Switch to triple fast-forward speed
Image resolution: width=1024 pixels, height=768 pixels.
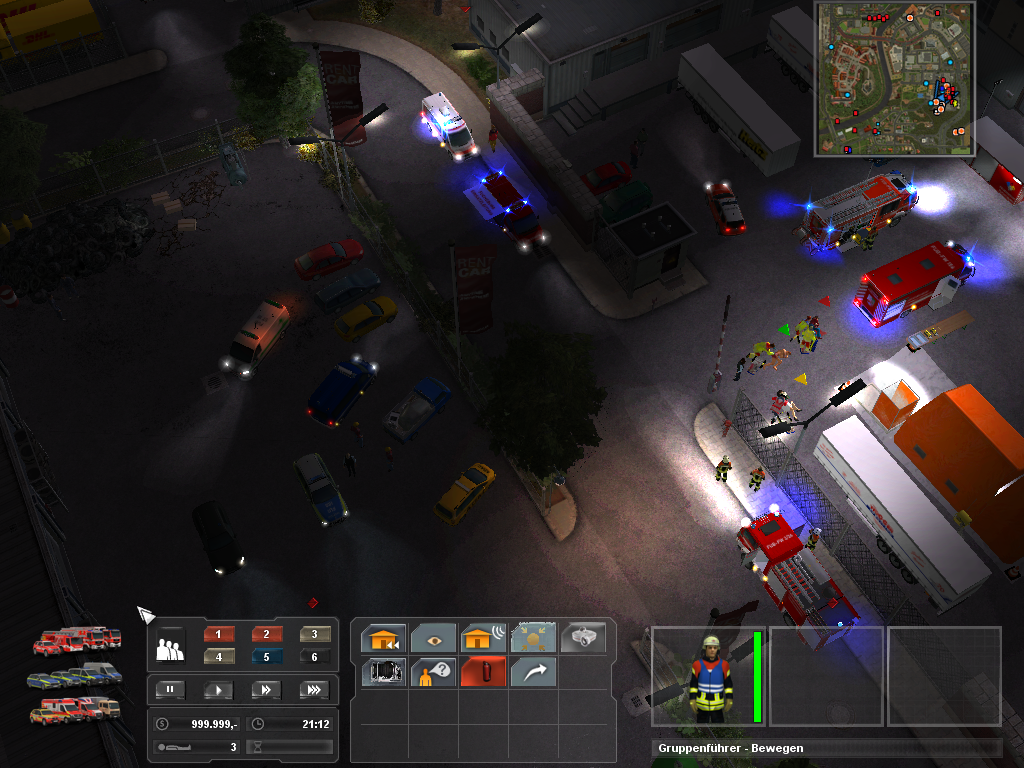313,689
